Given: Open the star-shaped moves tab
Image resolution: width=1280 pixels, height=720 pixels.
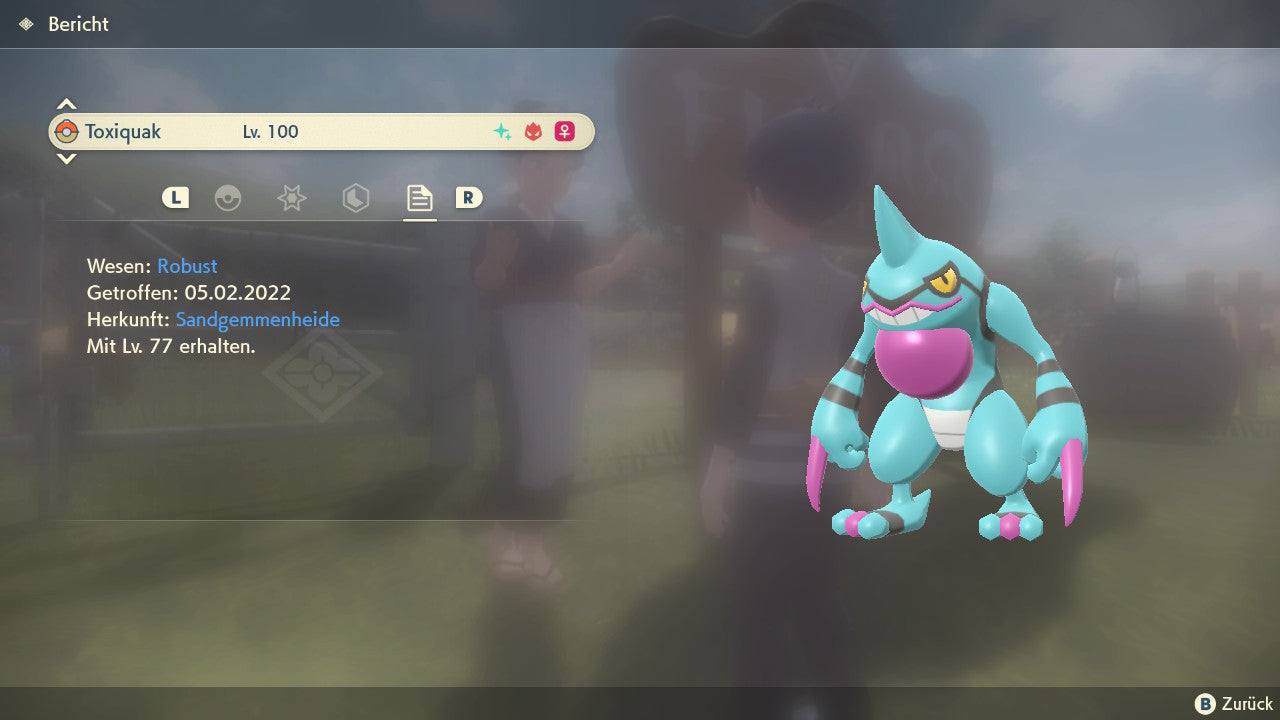Looking at the screenshot, I should [x=291, y=199].
